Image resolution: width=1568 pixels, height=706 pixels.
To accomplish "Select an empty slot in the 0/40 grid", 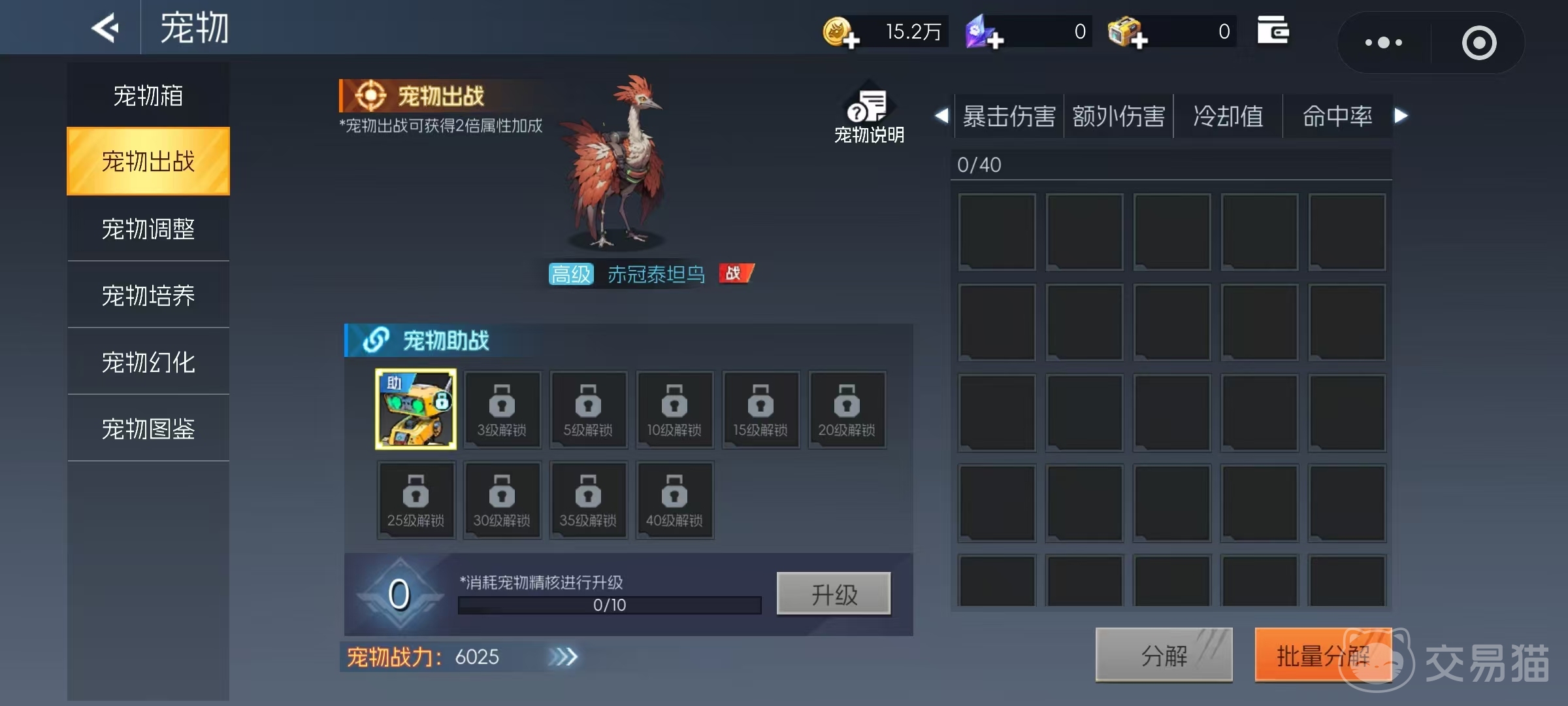I will point(997,231).
